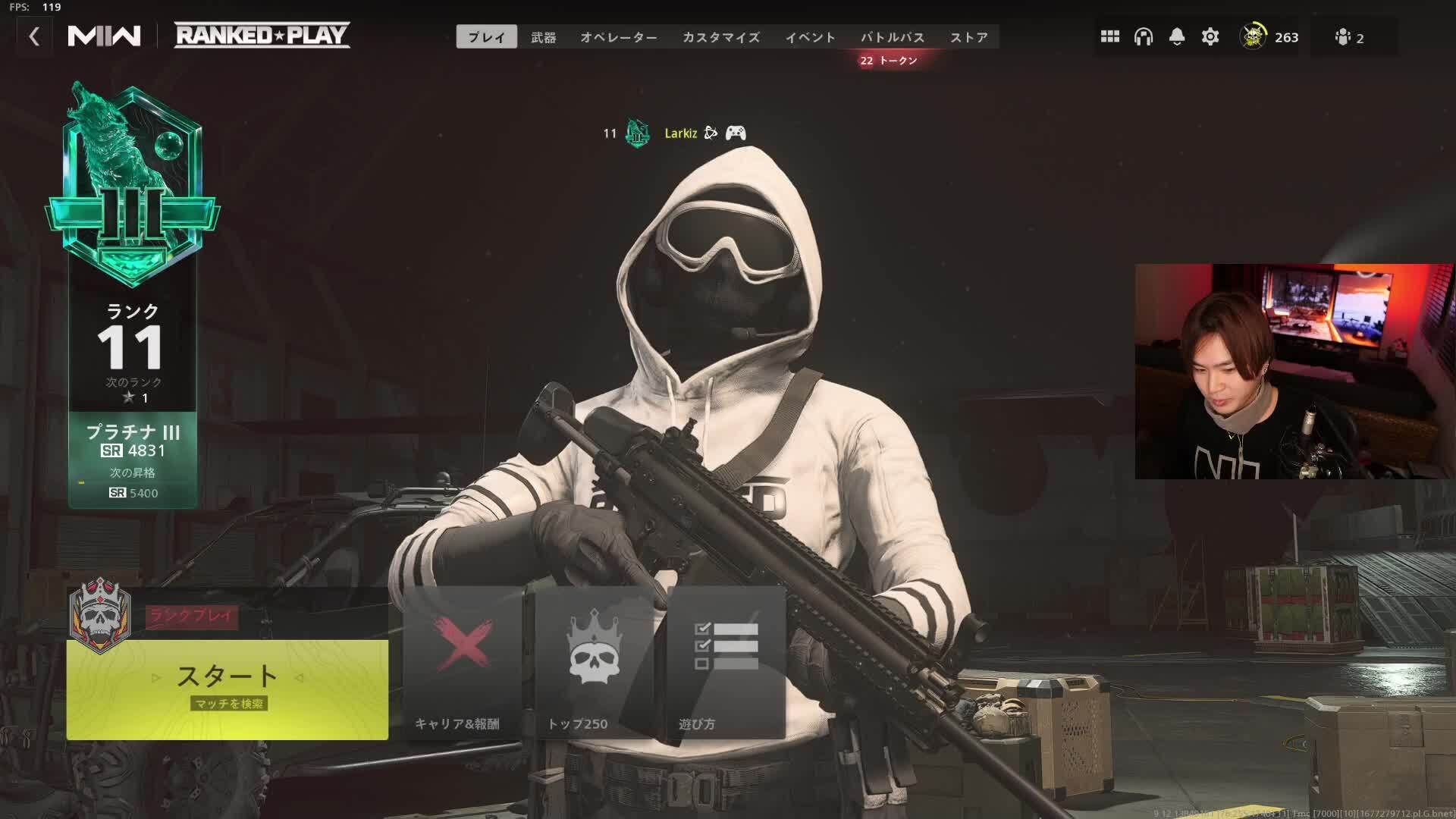This screenshot has height=819, width=1456.
Task: Click the notifications bell icon
Action: (1176, 36)
